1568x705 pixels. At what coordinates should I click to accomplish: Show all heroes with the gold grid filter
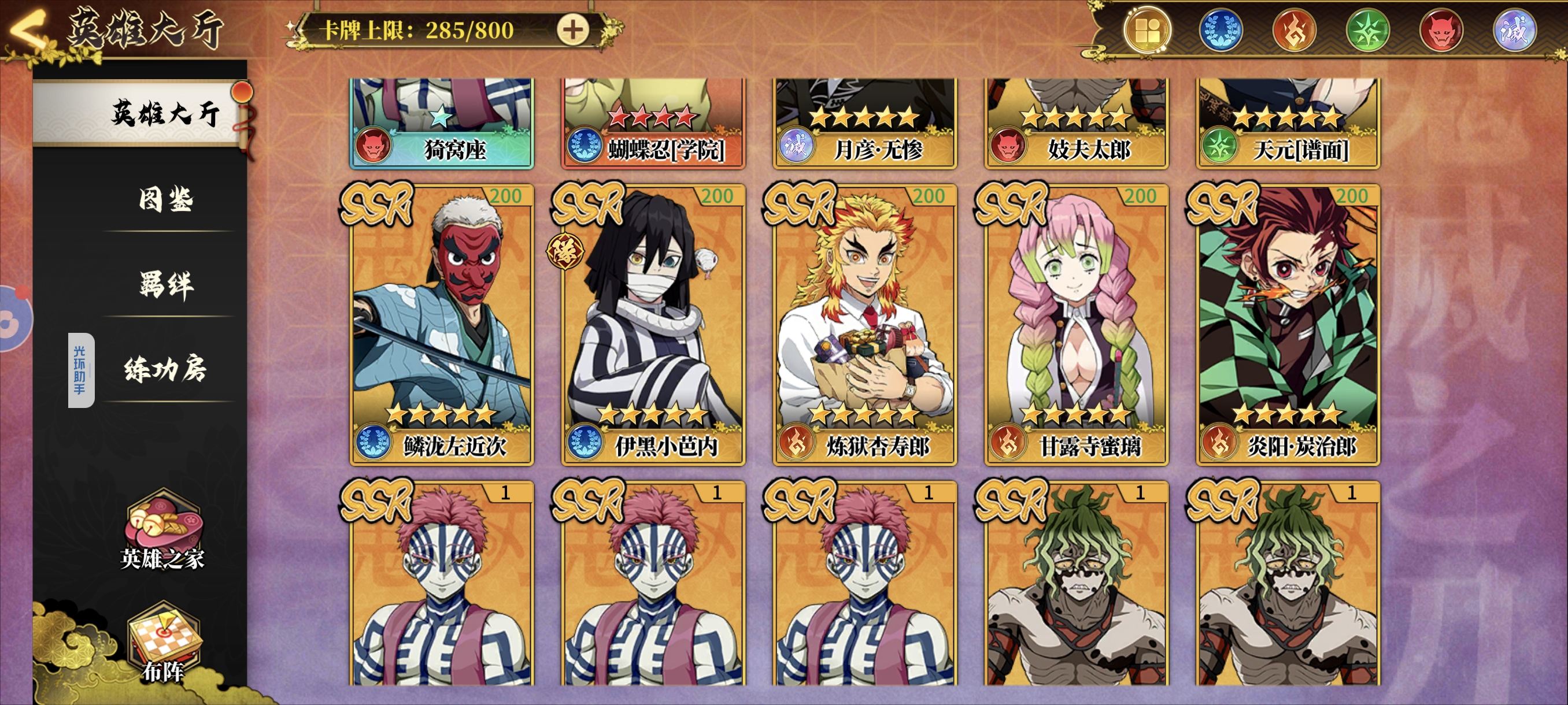coord(1147,31)
